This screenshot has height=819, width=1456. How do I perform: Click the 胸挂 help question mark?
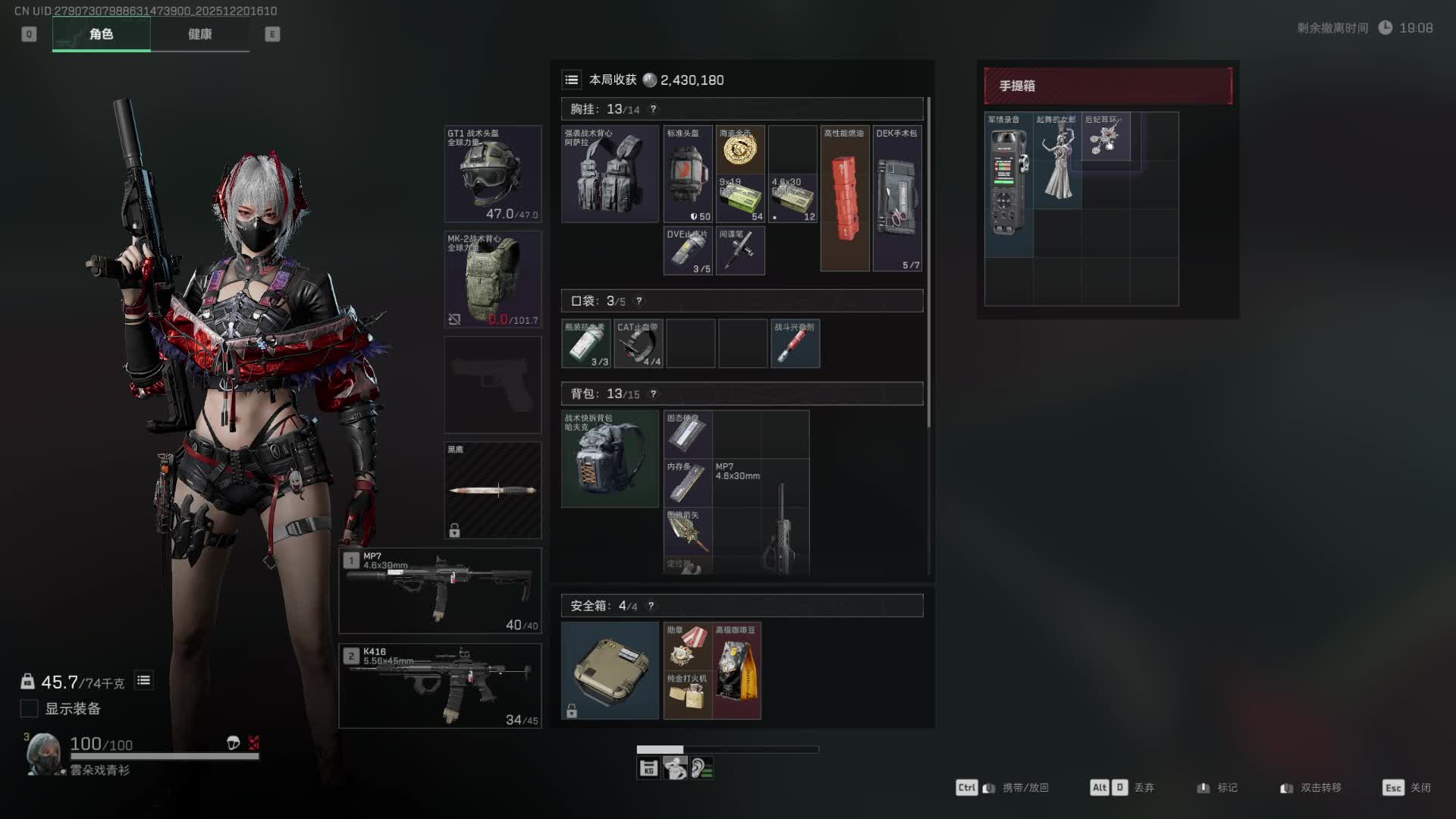coord(653,109)
